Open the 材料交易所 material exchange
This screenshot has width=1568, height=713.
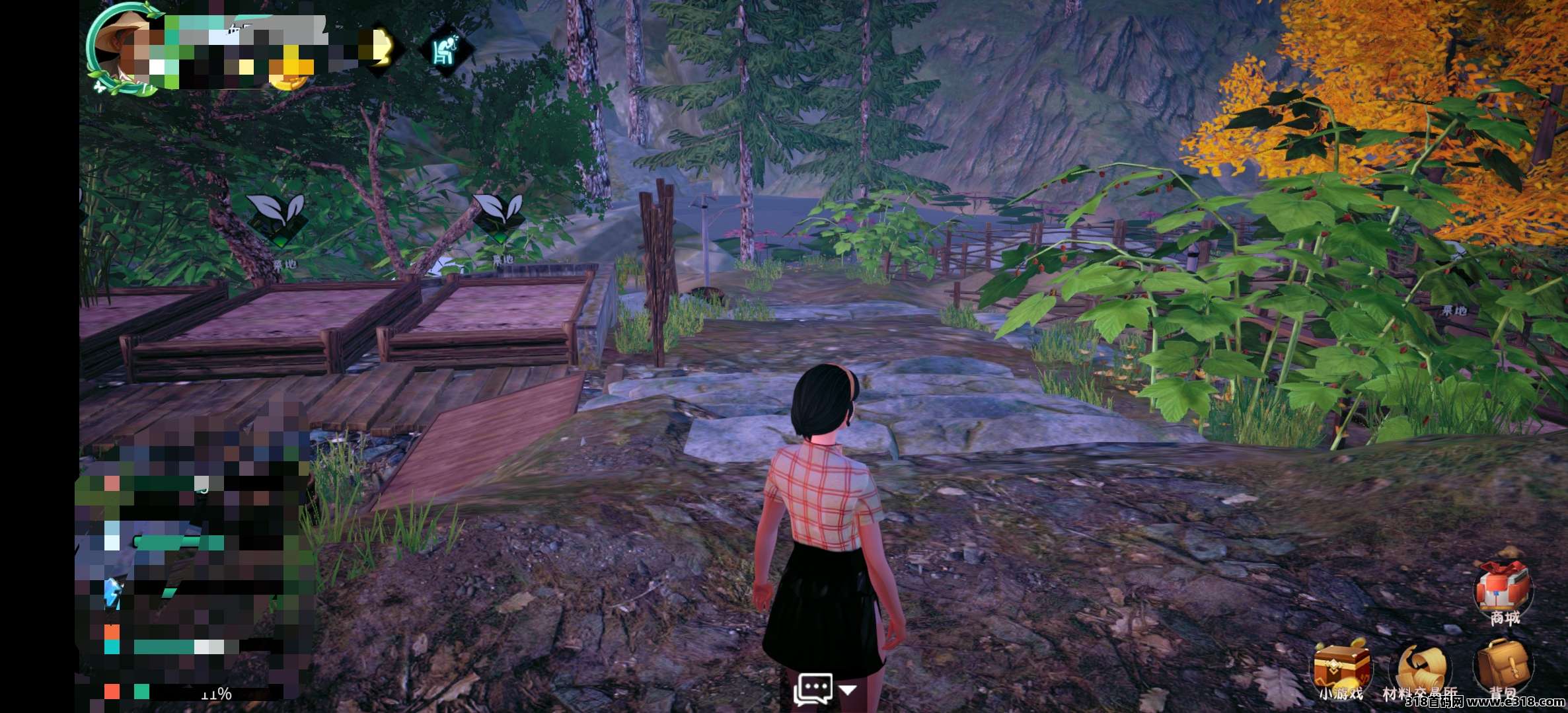click(x=1419, y=669)
